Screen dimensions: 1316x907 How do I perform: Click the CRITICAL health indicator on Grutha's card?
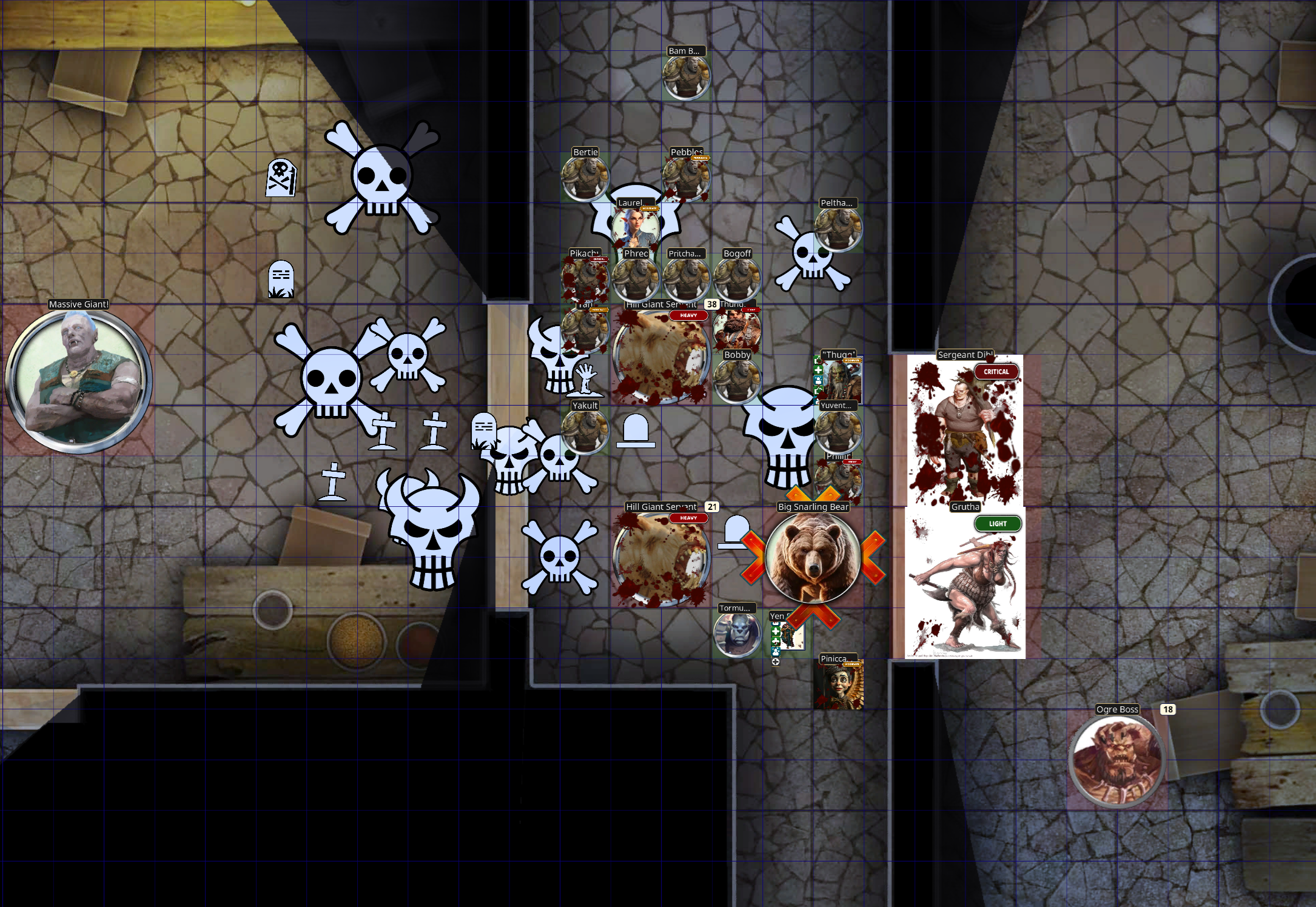pos(997,372)
